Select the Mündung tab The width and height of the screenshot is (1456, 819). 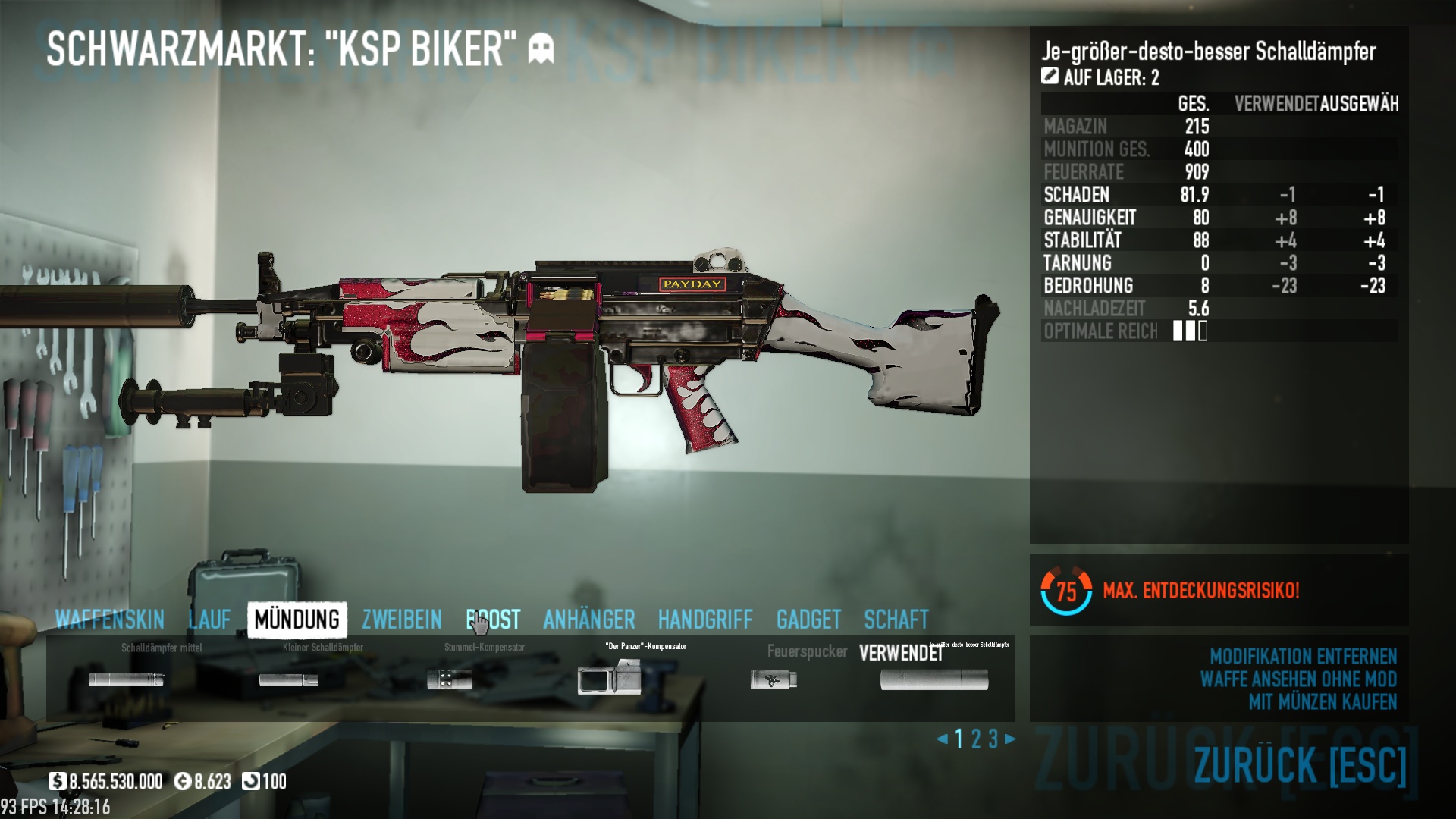(x=297, y=620)
